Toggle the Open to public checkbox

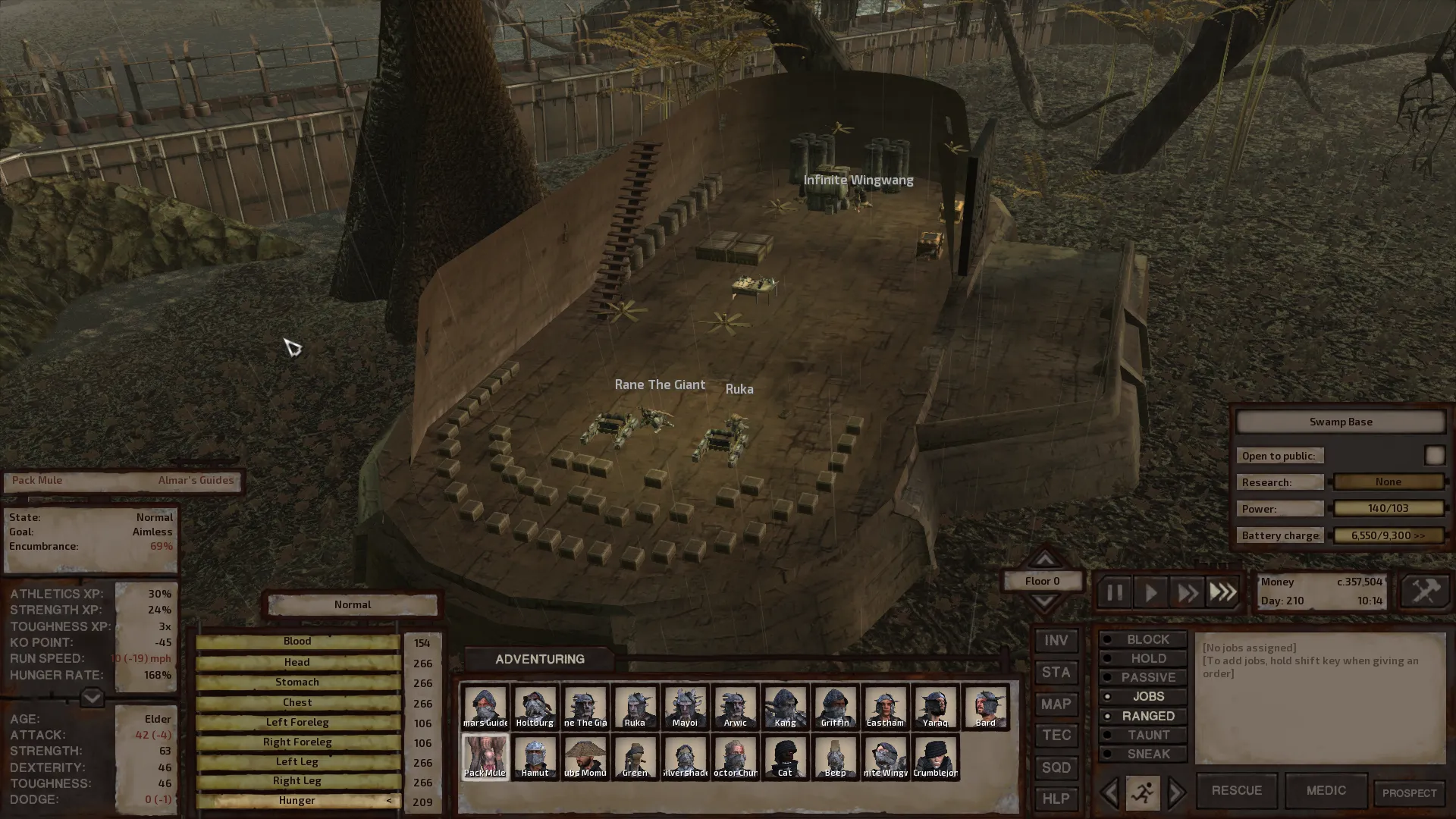[x=1434, y=455]
